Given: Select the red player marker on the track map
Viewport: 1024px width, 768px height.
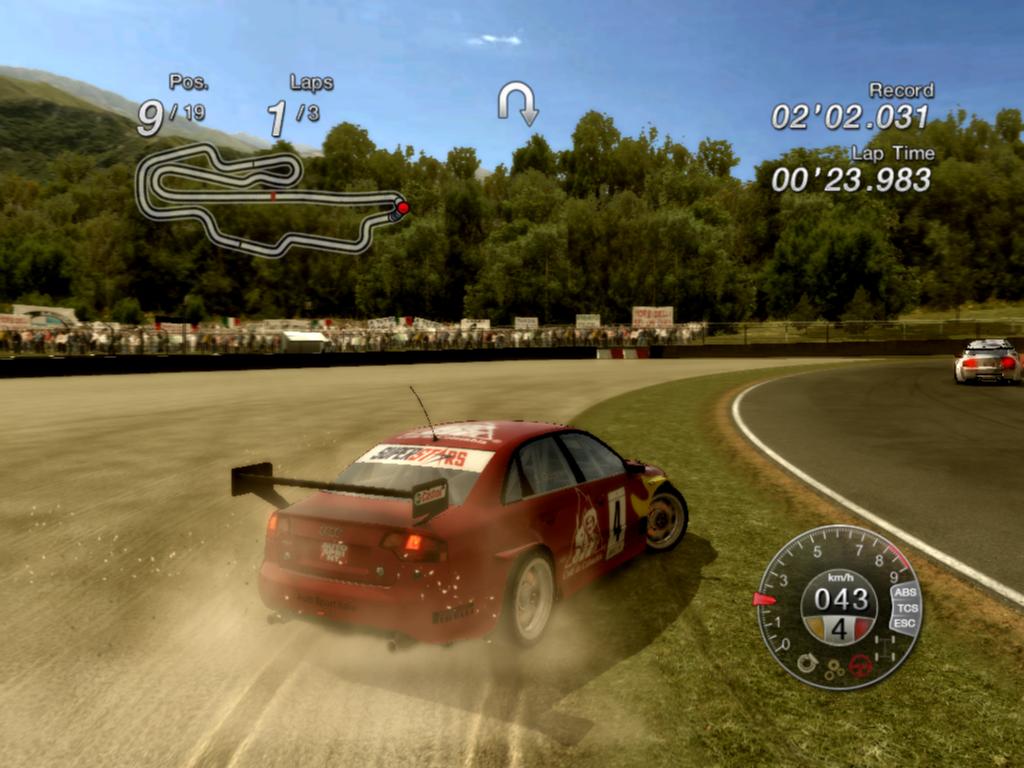Looking at the screenshot, I should tap(402, 208).
